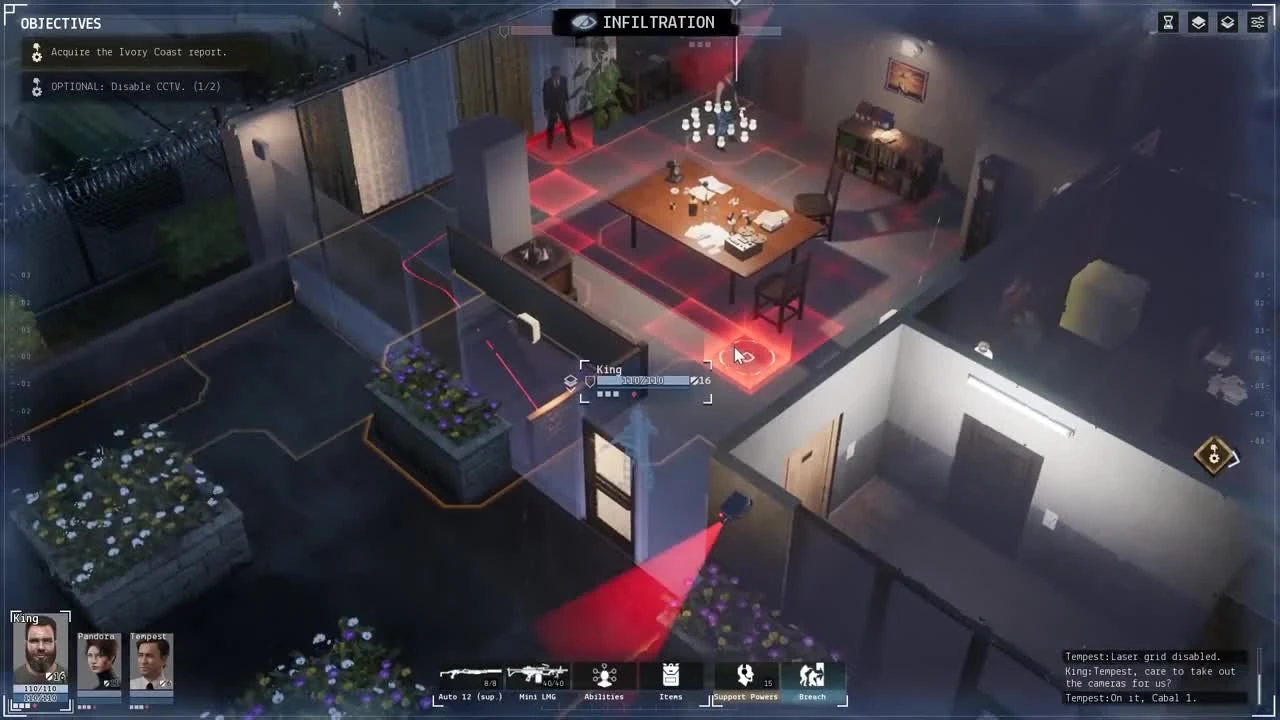Click the golden objective marker diamond icon
Viewport: 1280px width, 720px height.
click(x=1213, y=456)
